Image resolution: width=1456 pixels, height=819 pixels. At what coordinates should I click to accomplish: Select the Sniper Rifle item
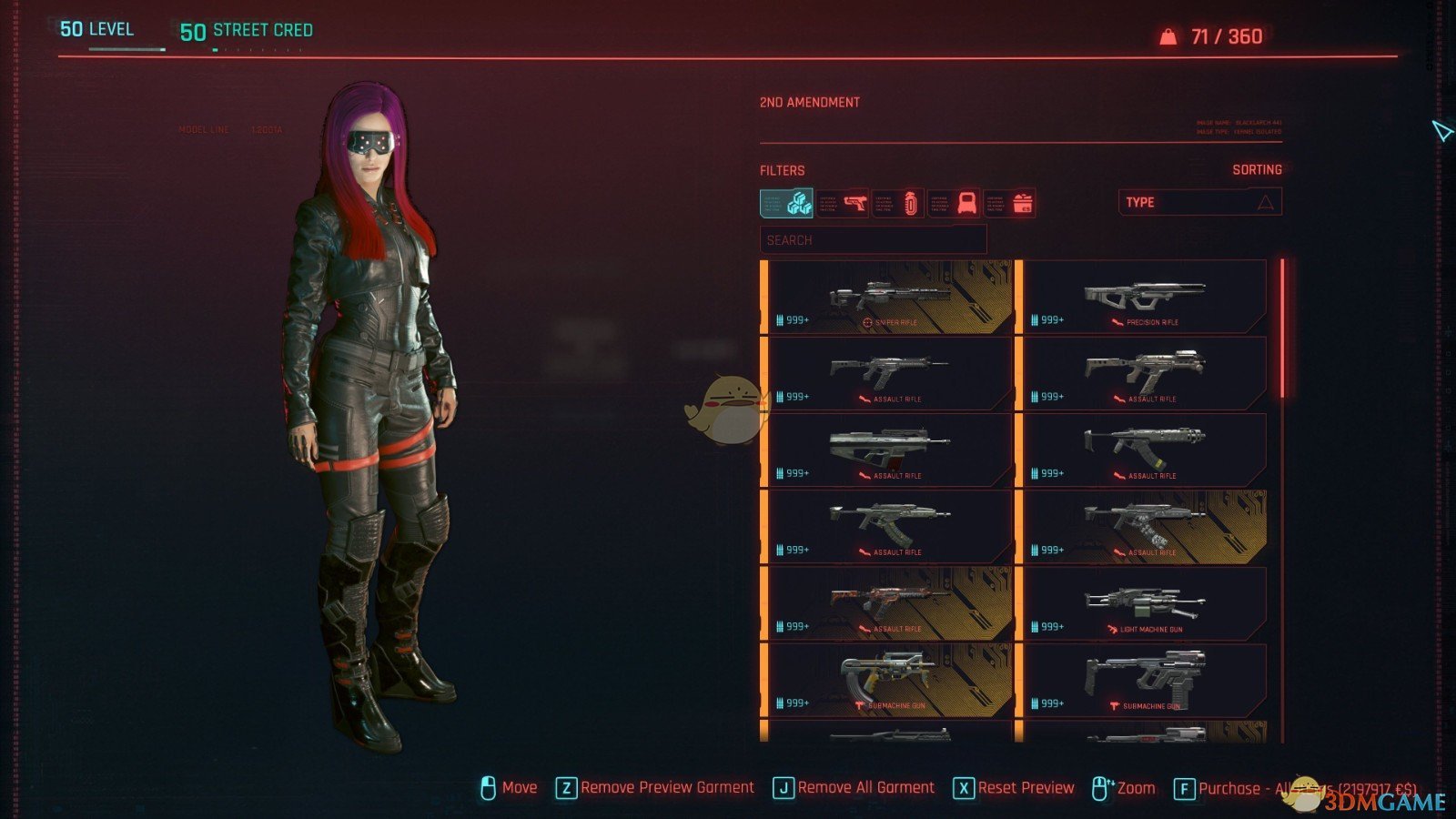[889, 298]
